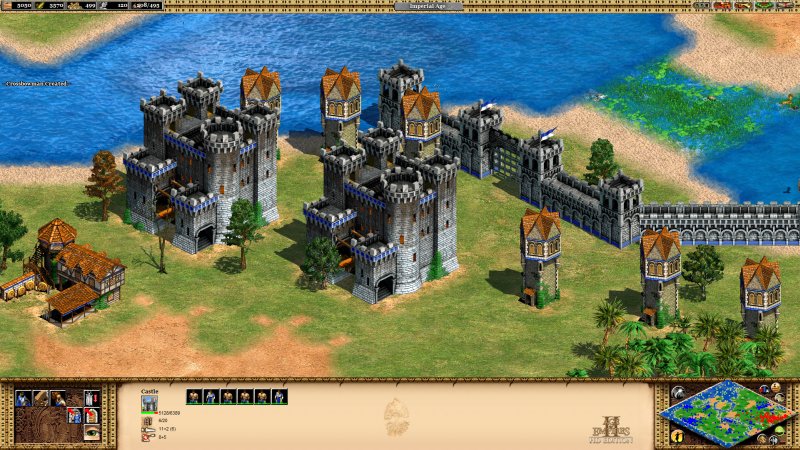Build a trebuchet from the command panel
The height and width of the screenshot is (450, 800).
(40, 398)
